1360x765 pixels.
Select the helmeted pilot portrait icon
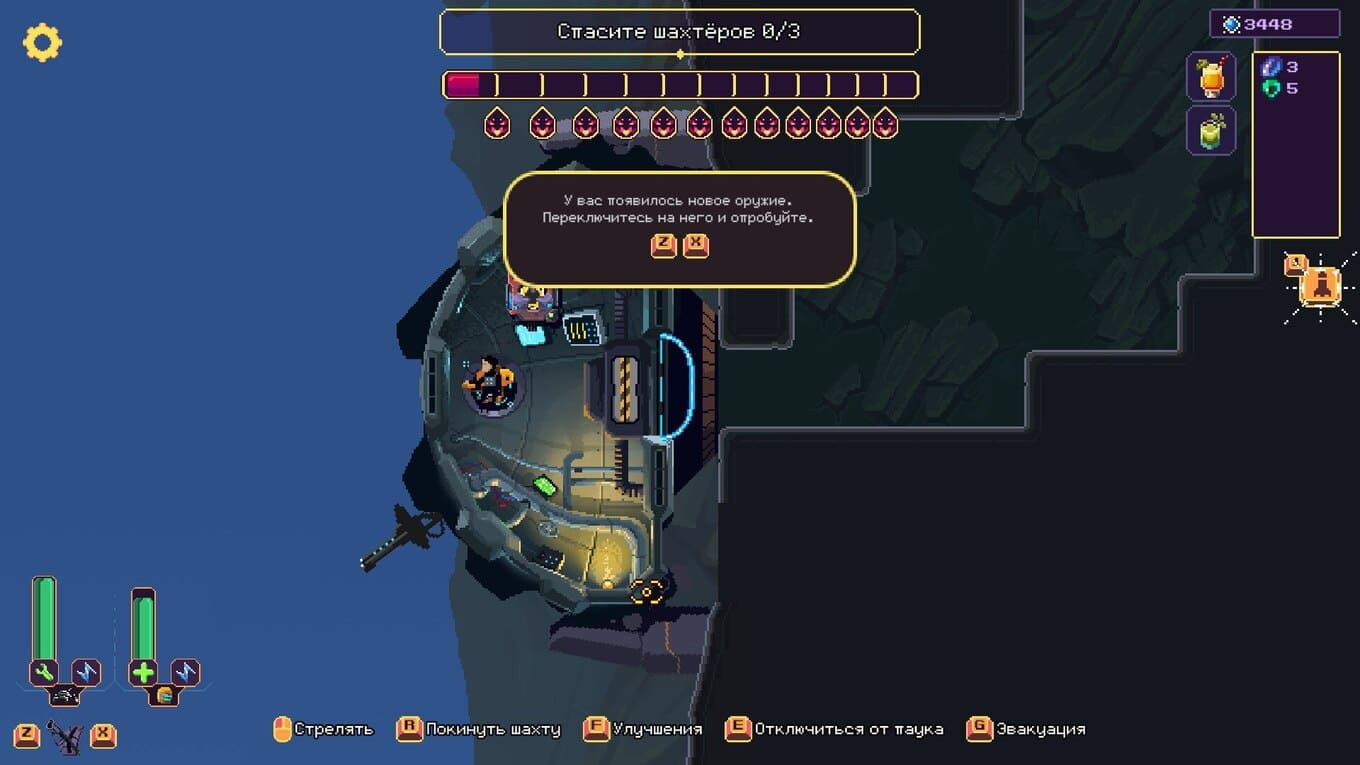pos(164,694)
